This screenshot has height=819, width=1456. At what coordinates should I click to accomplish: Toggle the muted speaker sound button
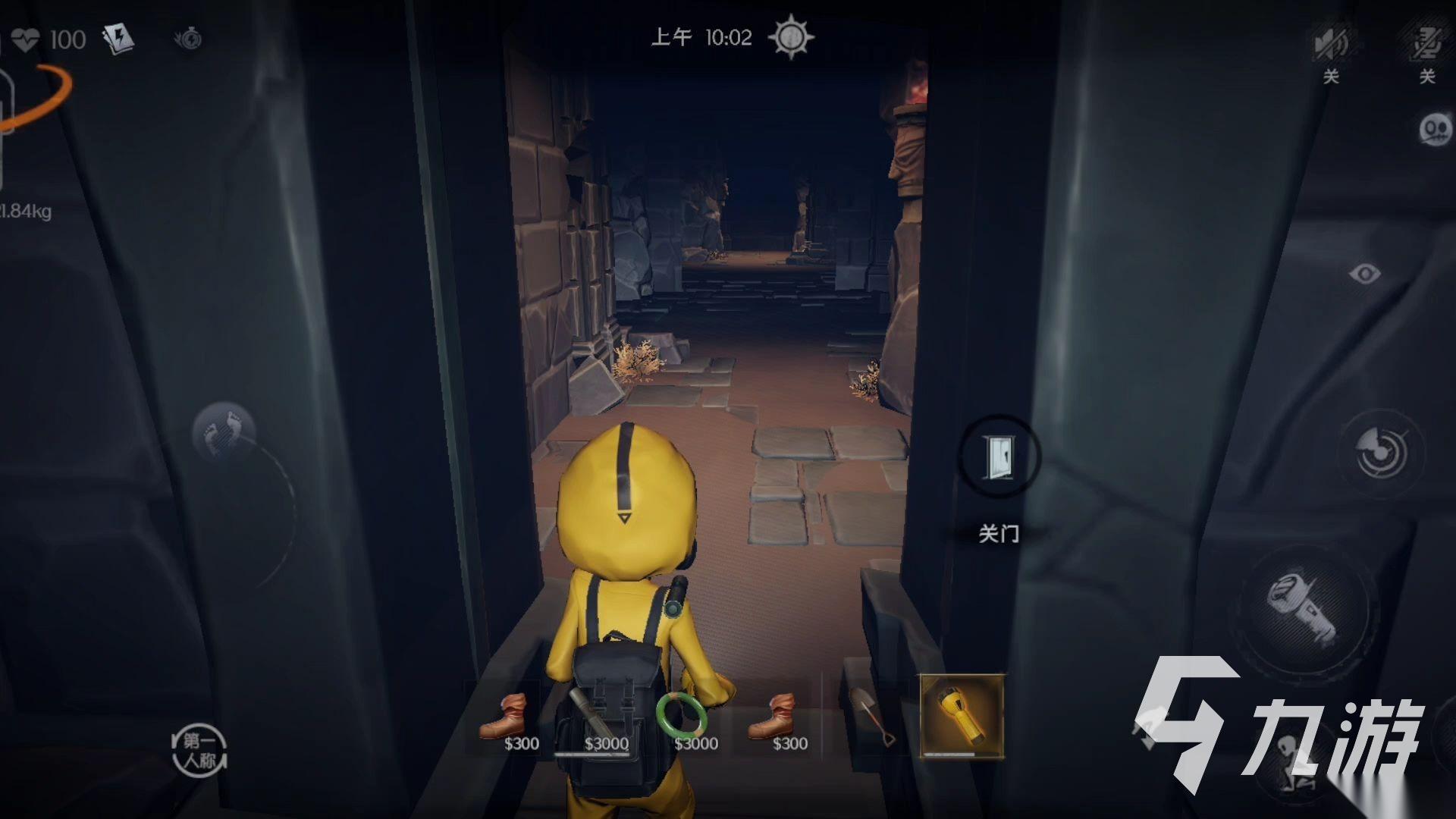1331,44
